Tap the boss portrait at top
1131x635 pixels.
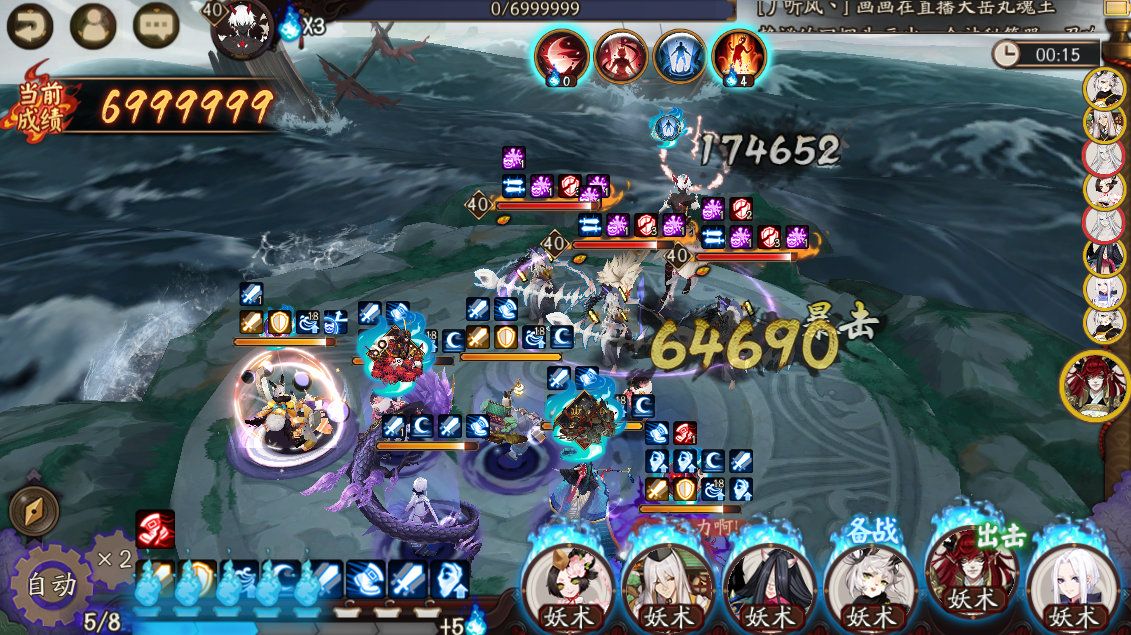[x=243, y=27]
